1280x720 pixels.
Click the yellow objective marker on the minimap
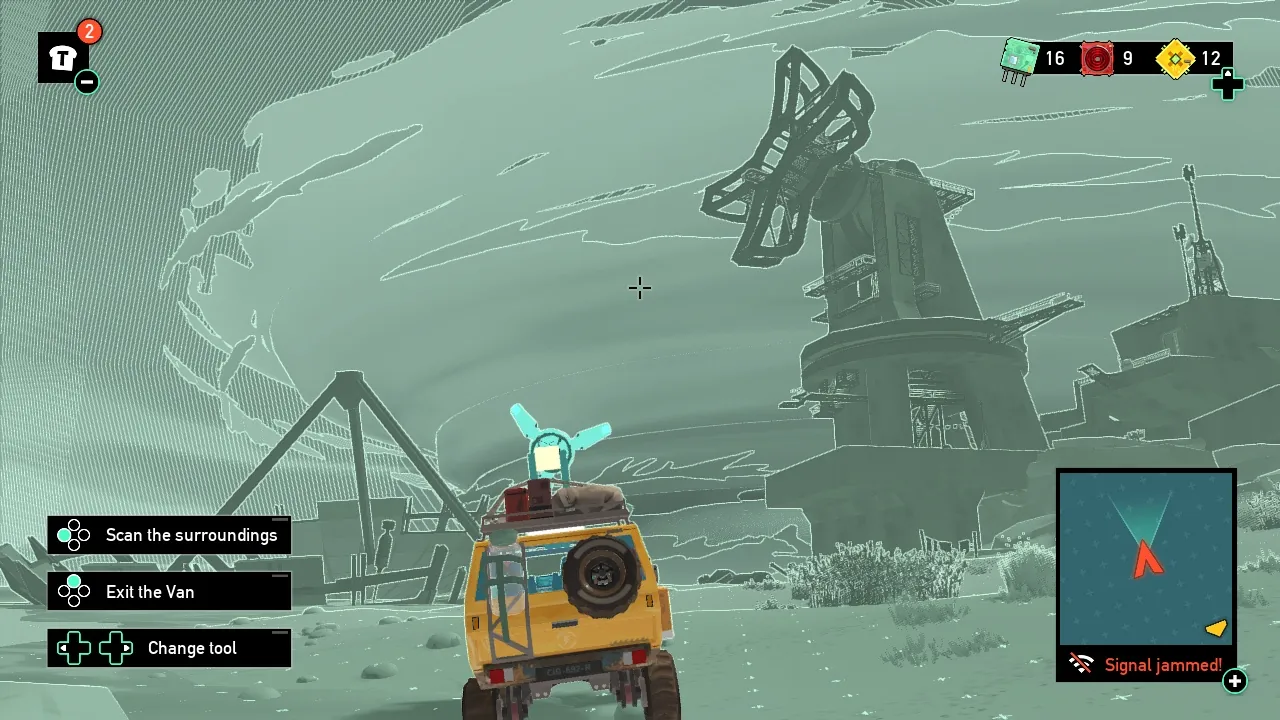pyautogui.click(x=1215, y=628)
